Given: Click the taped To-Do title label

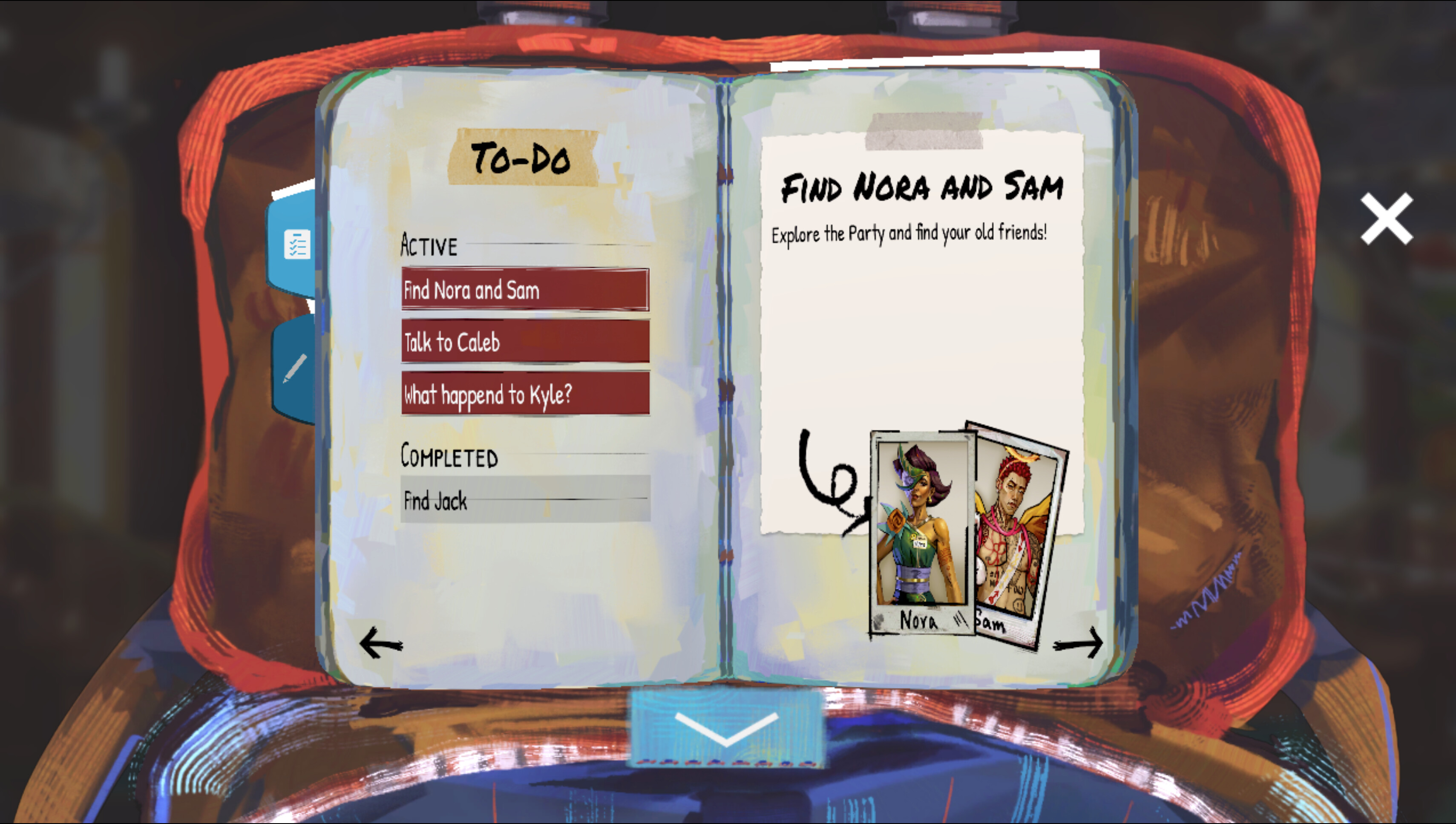Looking at the screenshot, I should 523,157.
